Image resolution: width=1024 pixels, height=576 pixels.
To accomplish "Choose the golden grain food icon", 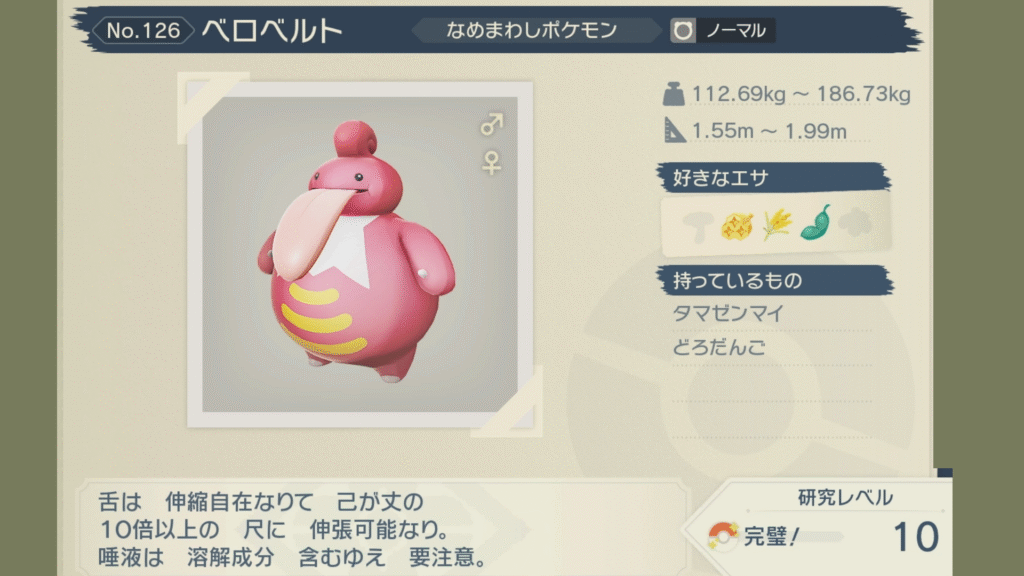I will click(x=777, y=223).
